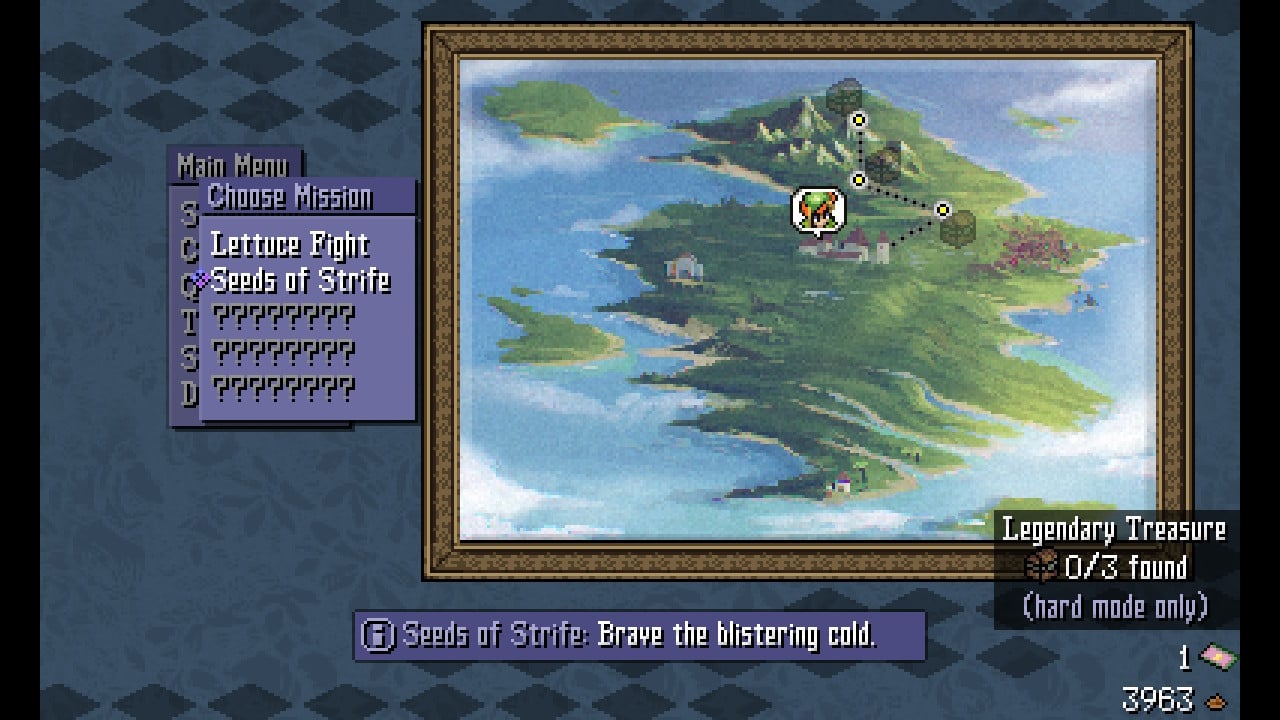Select the Lettuce Fight mission
Screen dimensions: 1280x720
click(290, 245)
